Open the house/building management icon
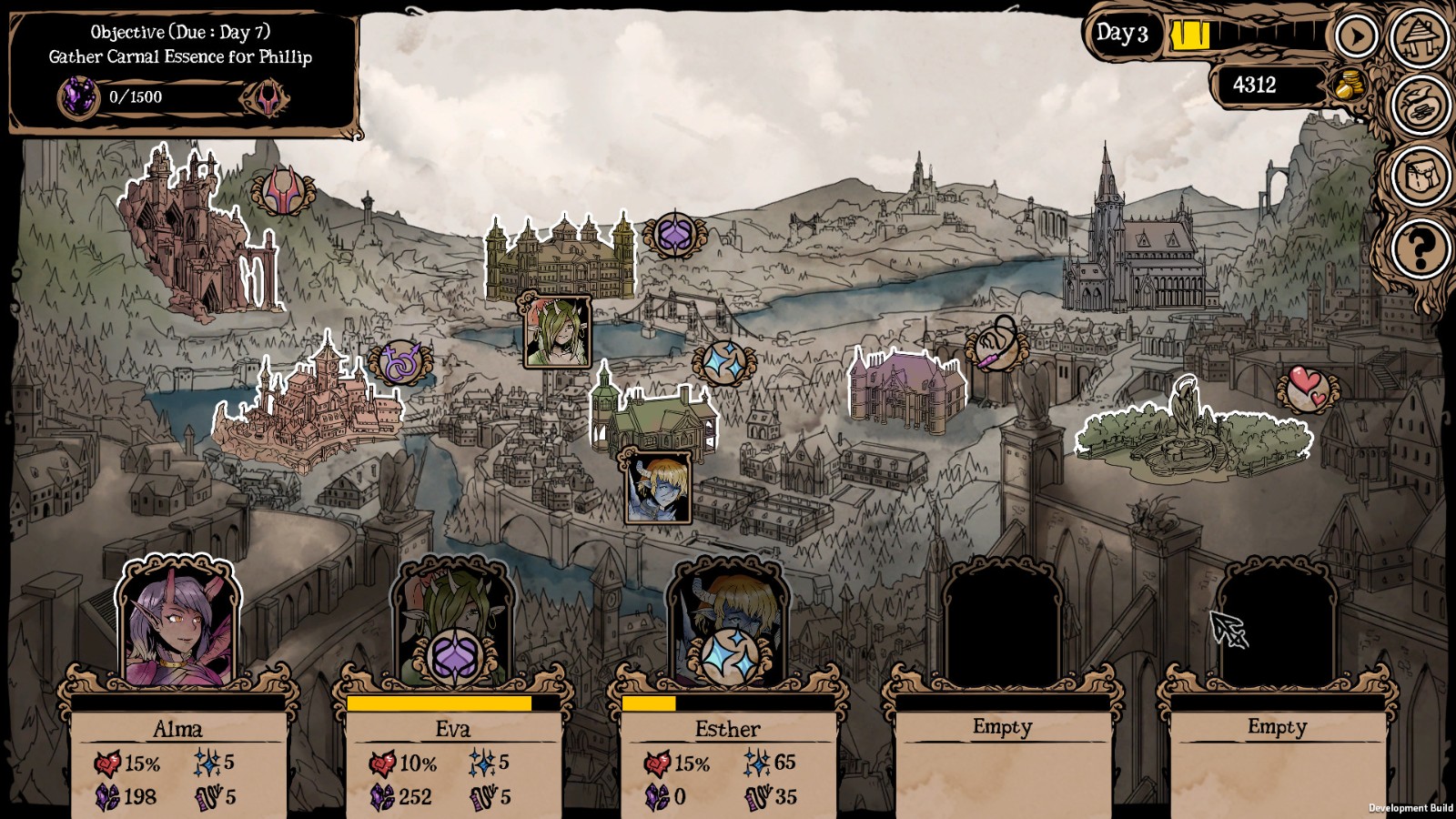This screenshot has width=1456, height=819. (x=1421, y=40)
